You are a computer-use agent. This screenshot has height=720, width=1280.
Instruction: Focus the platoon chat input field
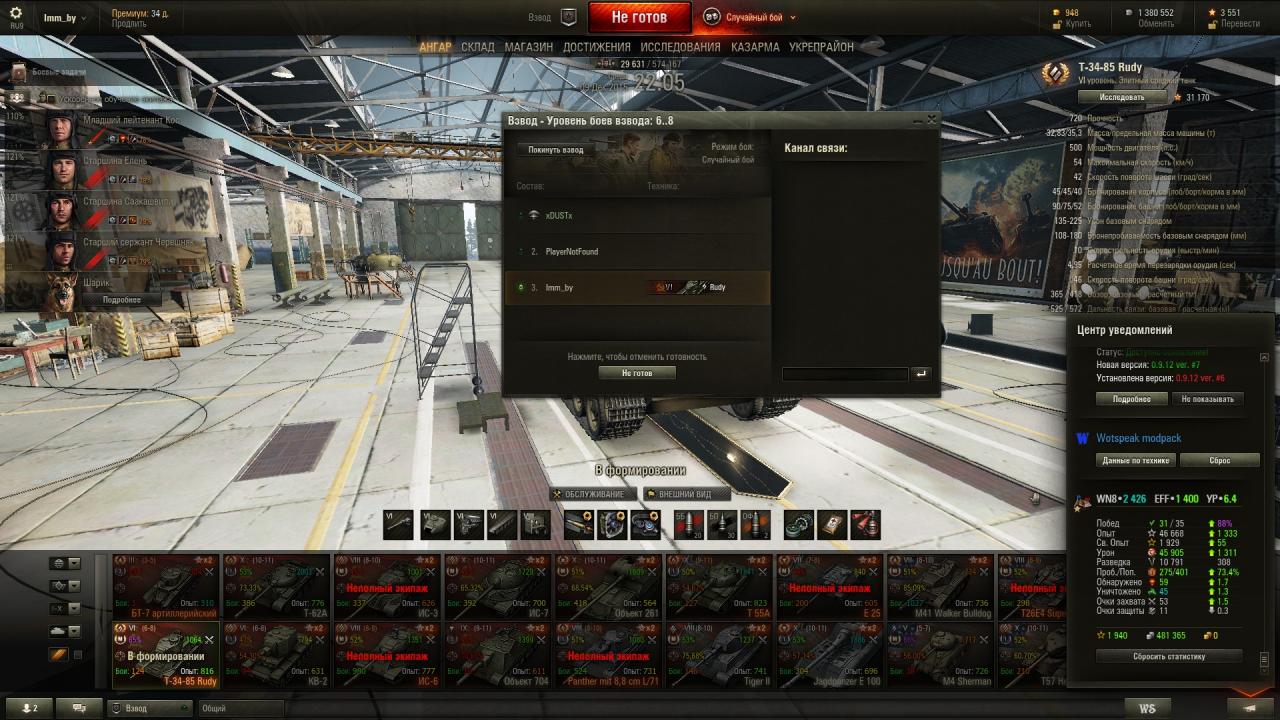(x=844, y=374)
